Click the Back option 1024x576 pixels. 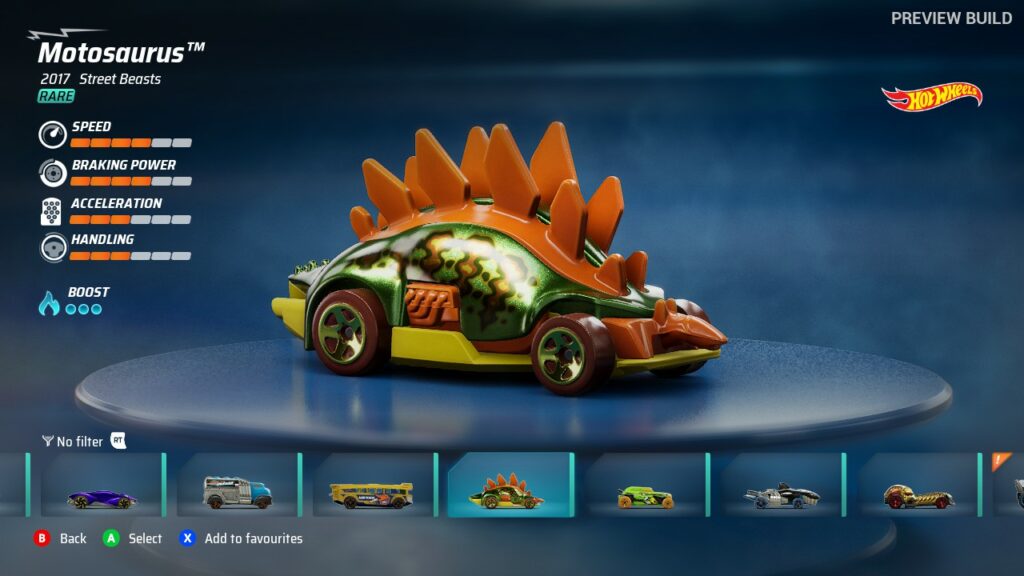[60, 538]
